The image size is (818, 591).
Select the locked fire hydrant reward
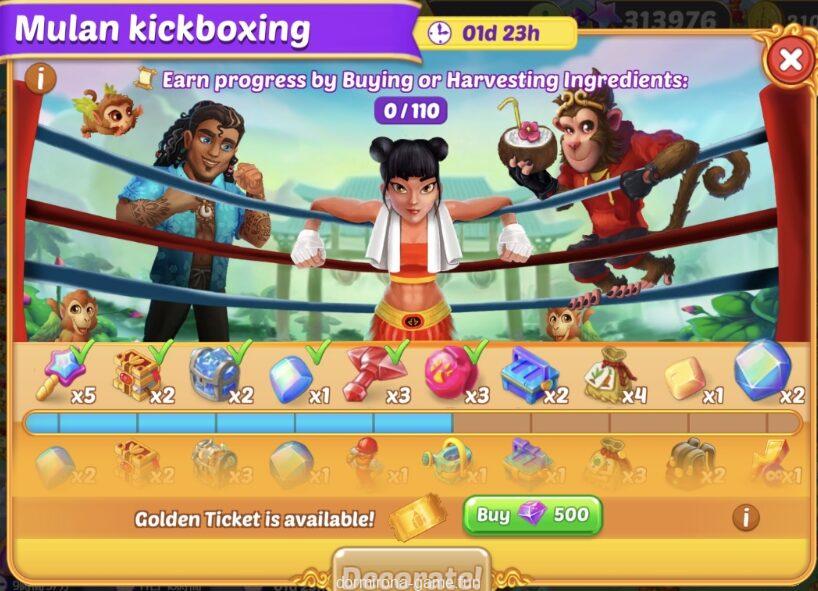[367, 464]
